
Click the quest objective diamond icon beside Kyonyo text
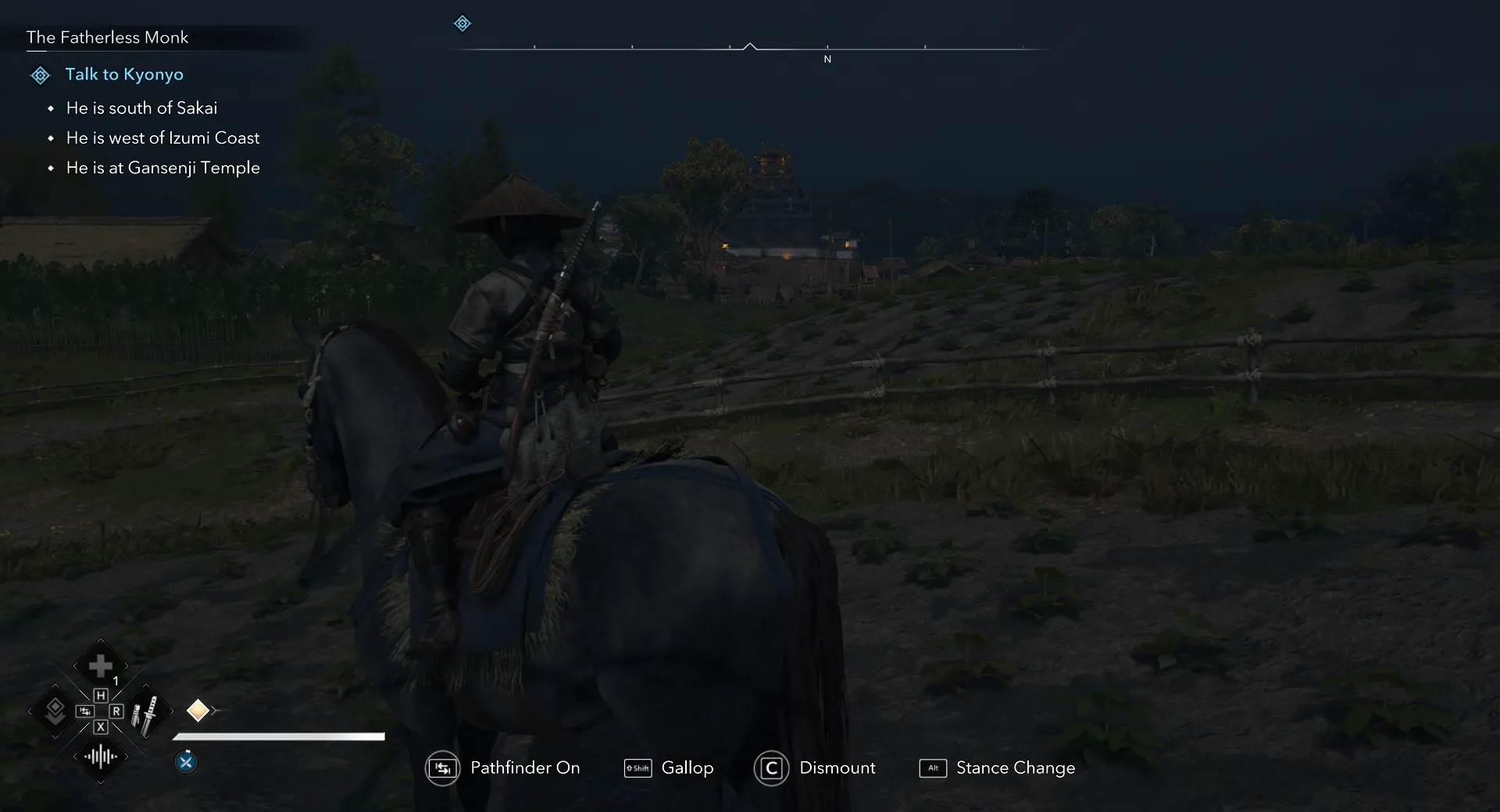[40, 74]
